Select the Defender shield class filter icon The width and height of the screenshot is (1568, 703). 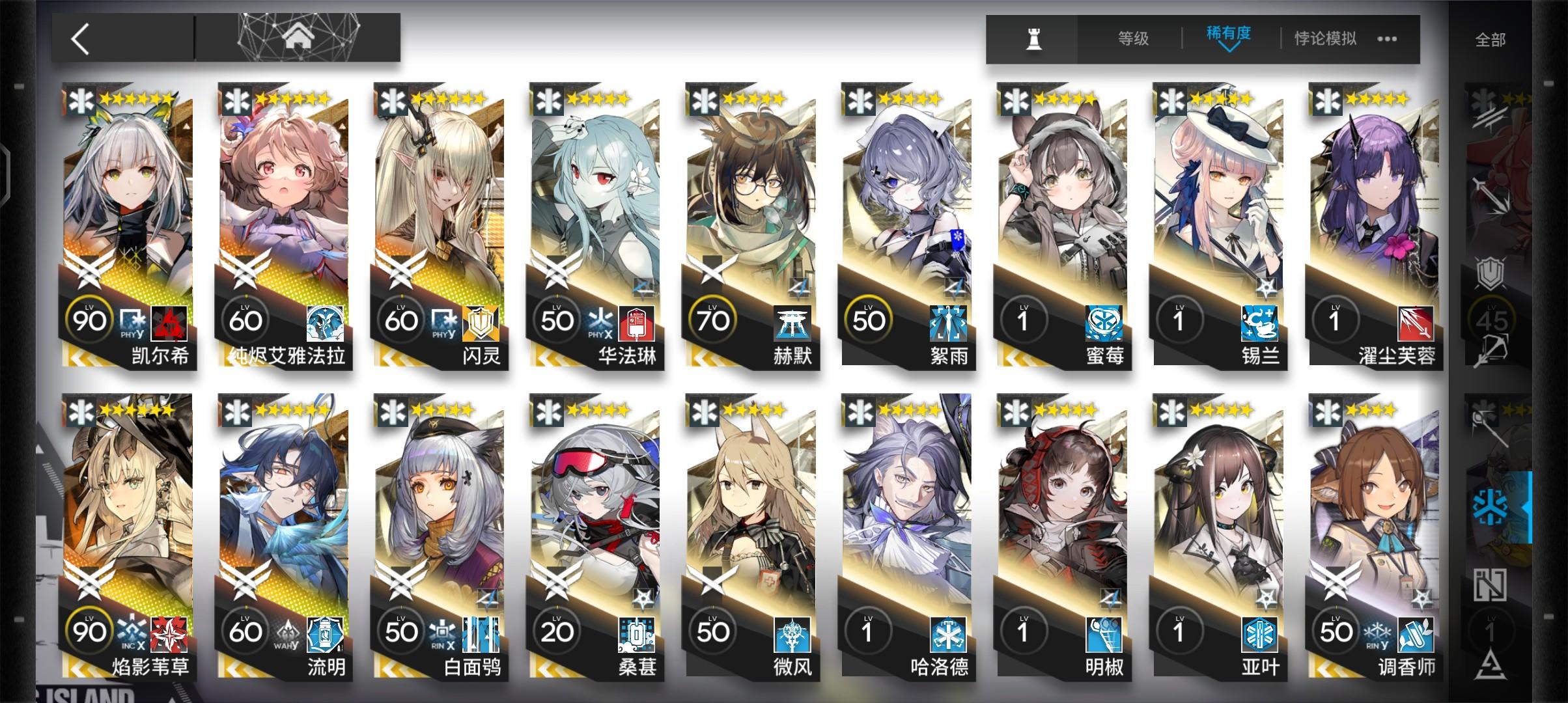(x=1489, y=272)
